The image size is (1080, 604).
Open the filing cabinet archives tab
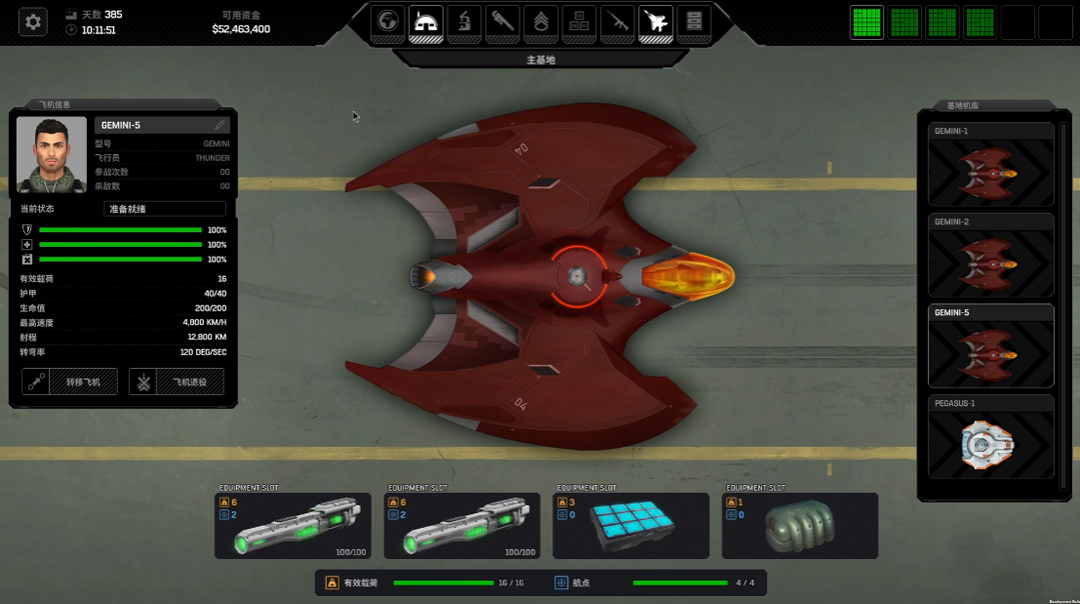click(x=694, y=21)
